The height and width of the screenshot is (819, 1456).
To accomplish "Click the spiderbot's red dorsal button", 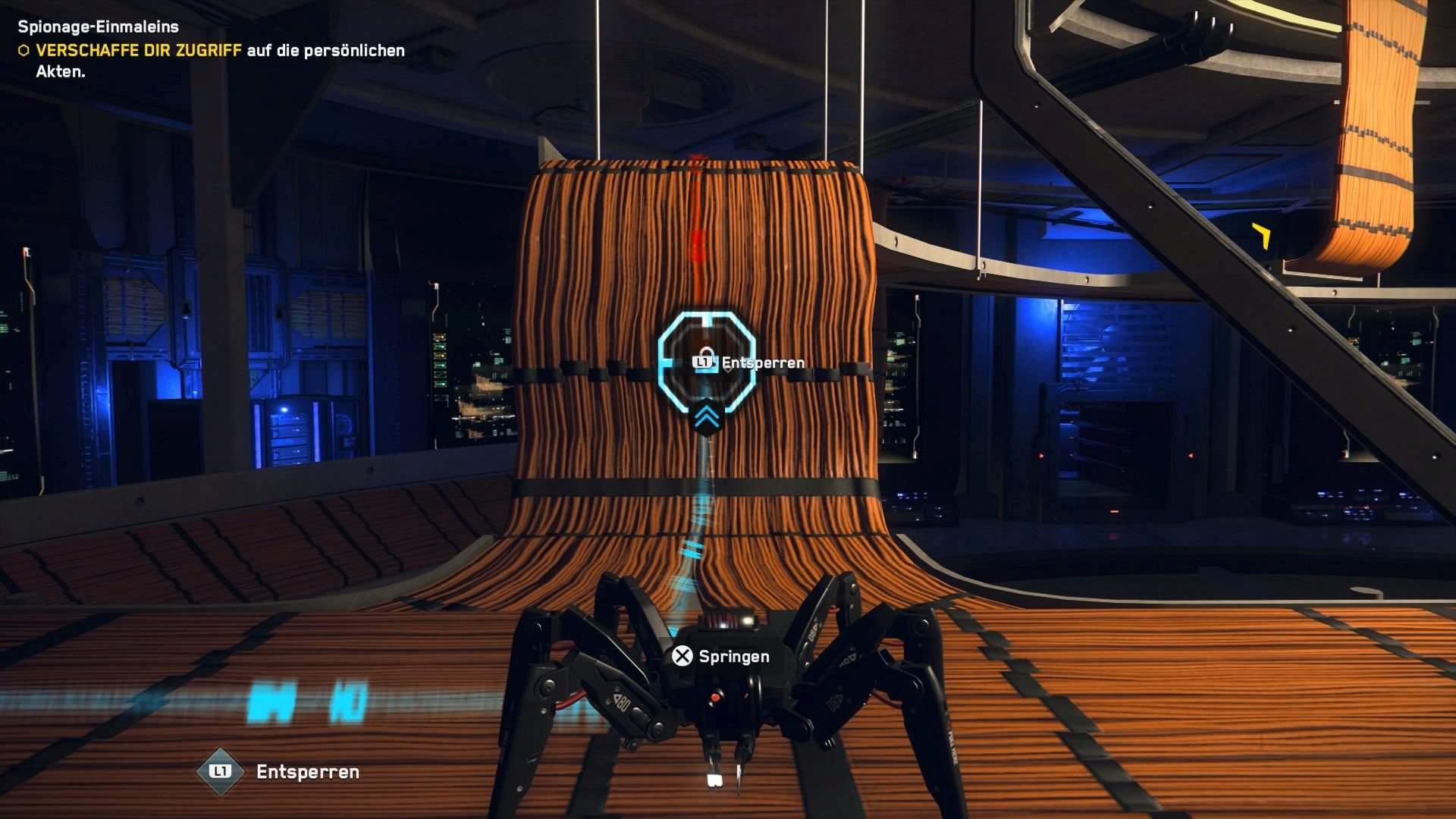I will [715, 698].
